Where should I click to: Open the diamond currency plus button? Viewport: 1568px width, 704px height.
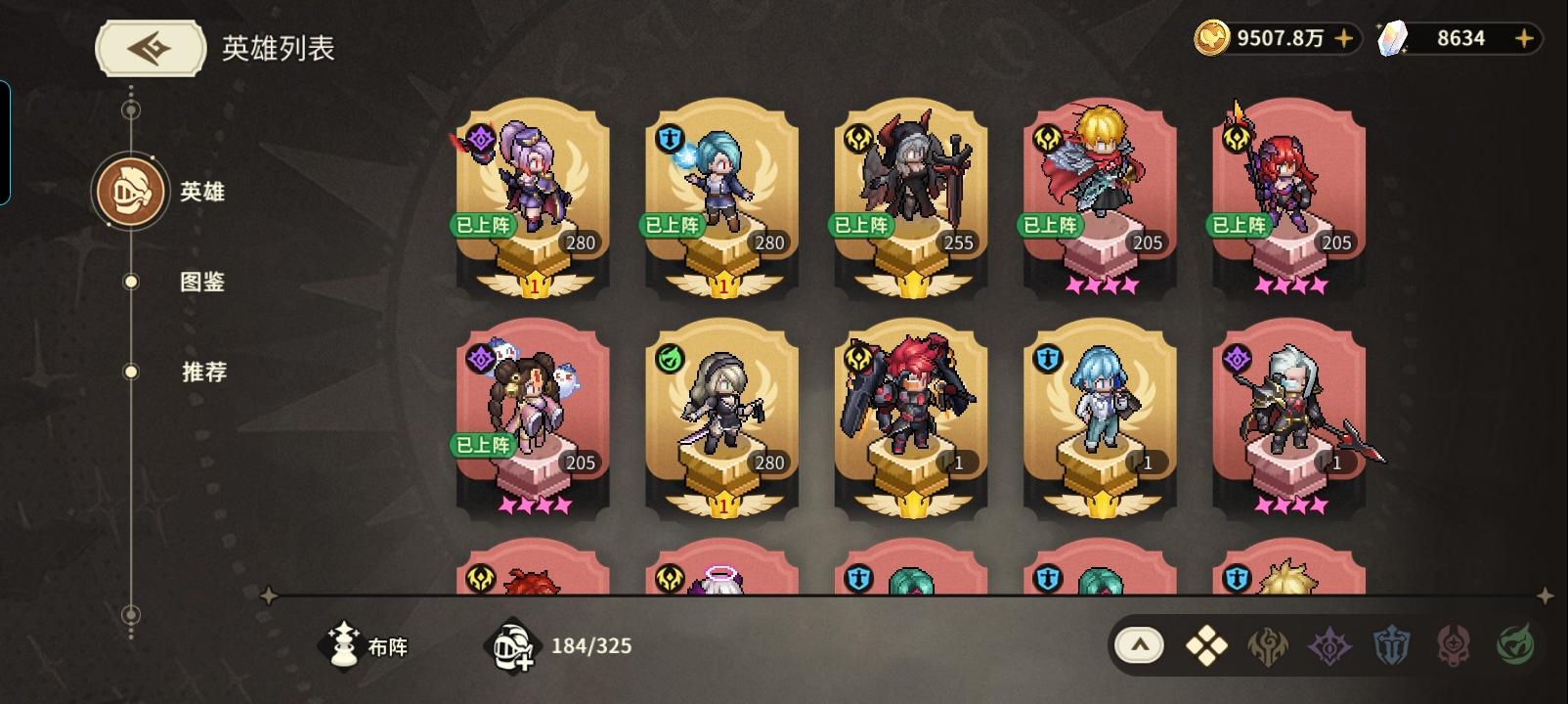[x=1523, y=39]
